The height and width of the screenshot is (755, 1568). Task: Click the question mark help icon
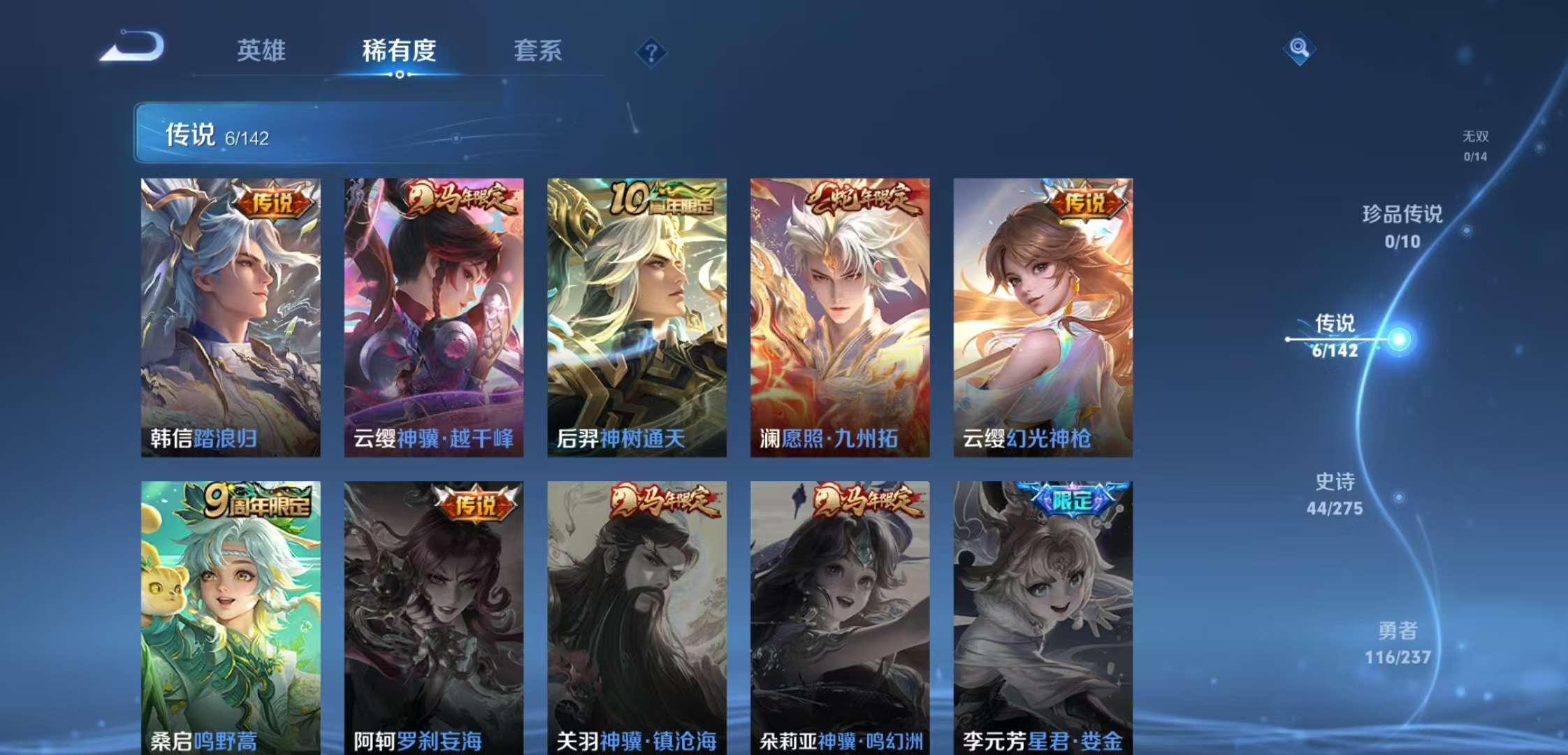pyautogui.click(x=651, y=50)
